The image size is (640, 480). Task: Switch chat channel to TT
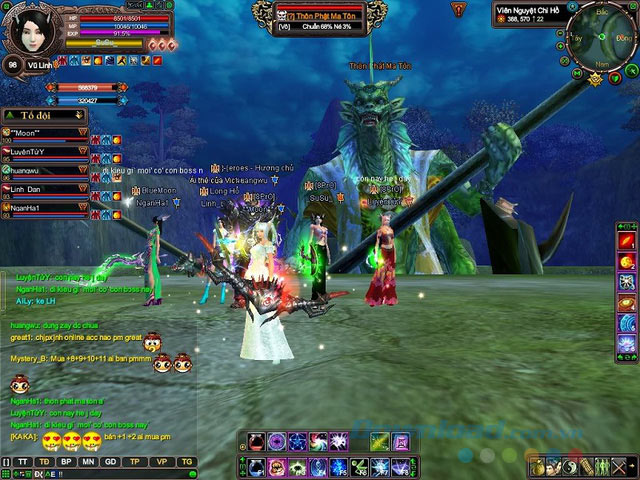(x=23, y=461)
